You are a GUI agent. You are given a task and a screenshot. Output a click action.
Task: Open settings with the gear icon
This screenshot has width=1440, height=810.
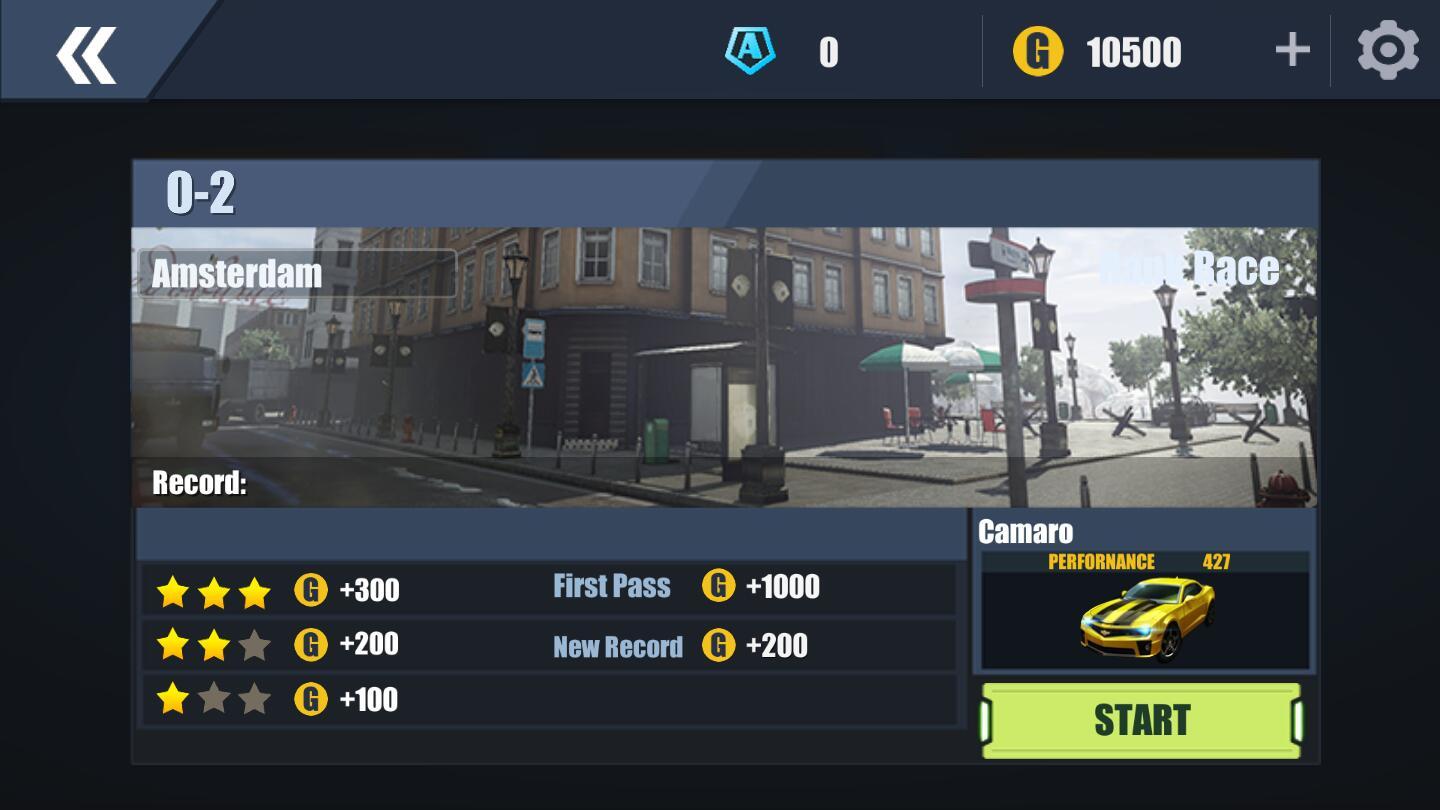tap(1387, 50)
